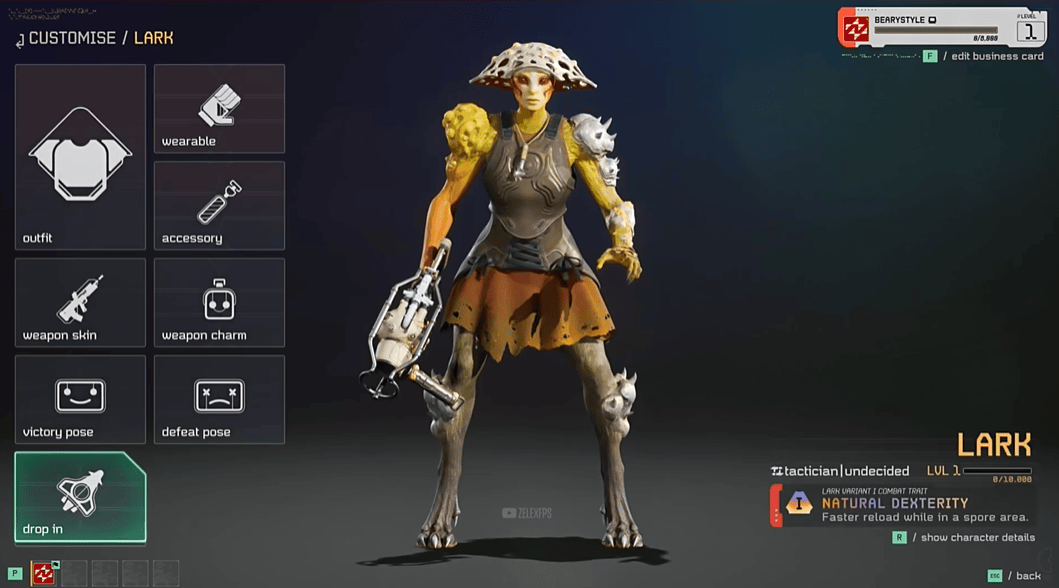Select the red character portrait thumbnail
This screenshot has height=588, width=1059.
(x=44, y=573)
